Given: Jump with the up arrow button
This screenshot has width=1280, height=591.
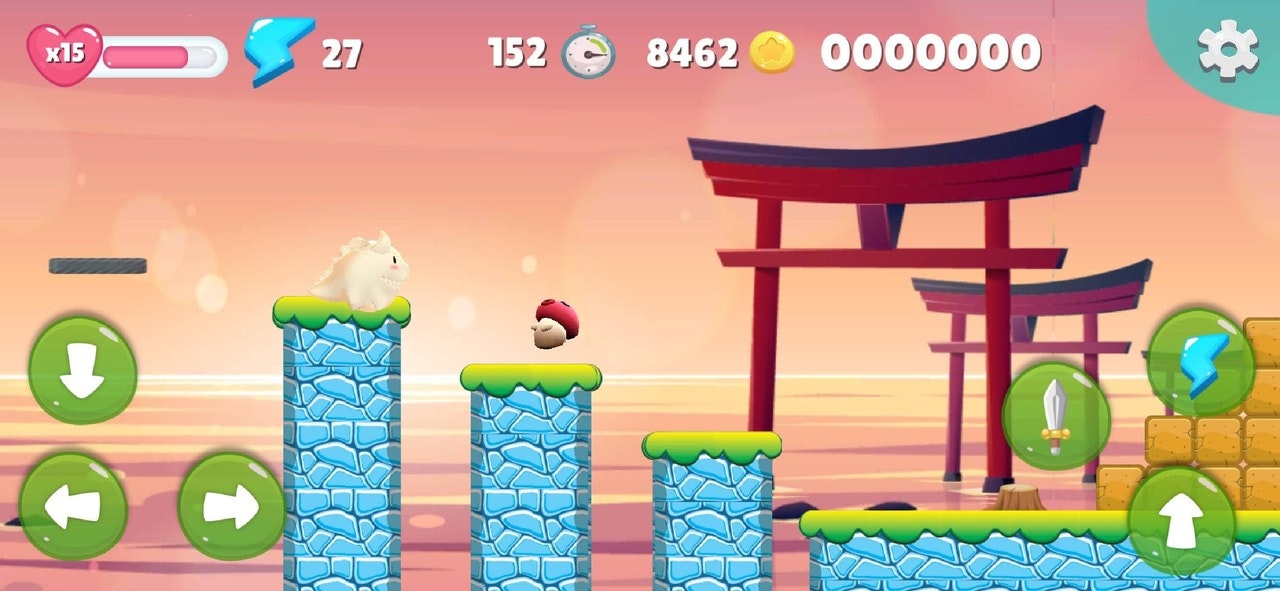Looking at the screenshot, I should pos(1182,521).
